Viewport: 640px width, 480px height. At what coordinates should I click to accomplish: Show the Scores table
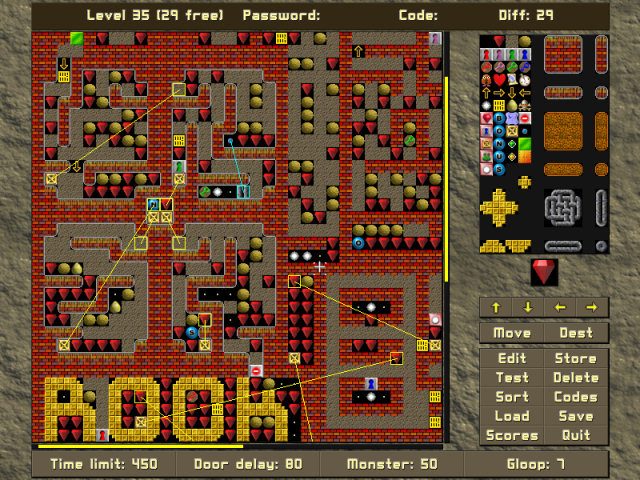click(512, 435)
